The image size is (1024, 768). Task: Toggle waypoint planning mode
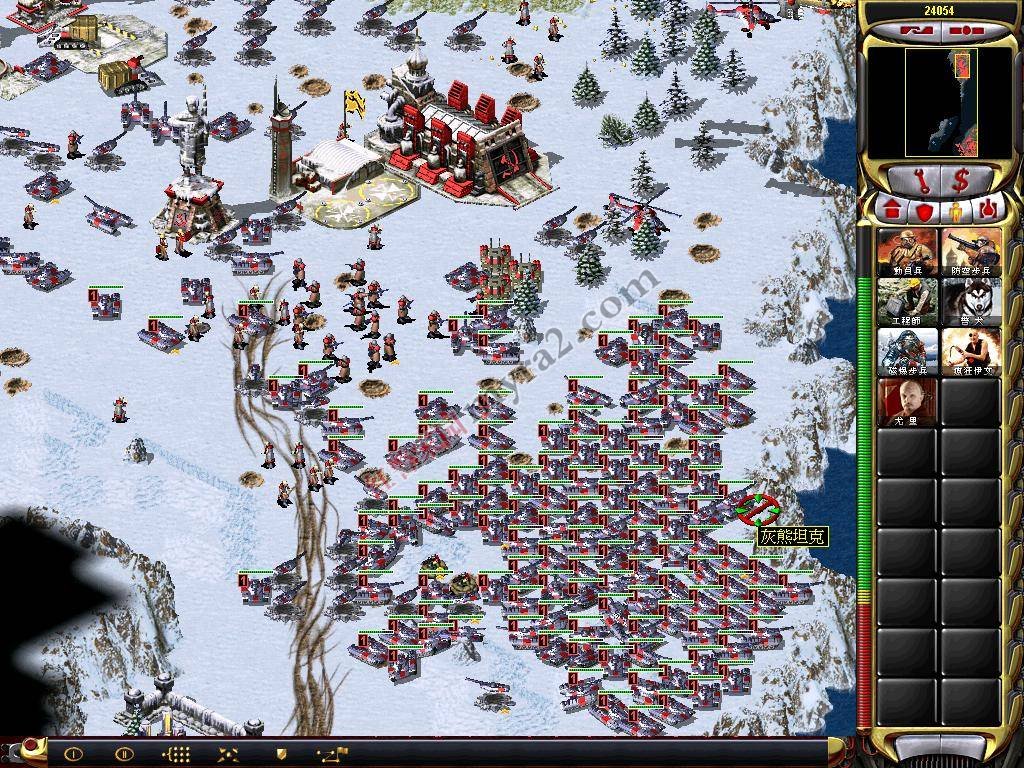tap(332, 753)
